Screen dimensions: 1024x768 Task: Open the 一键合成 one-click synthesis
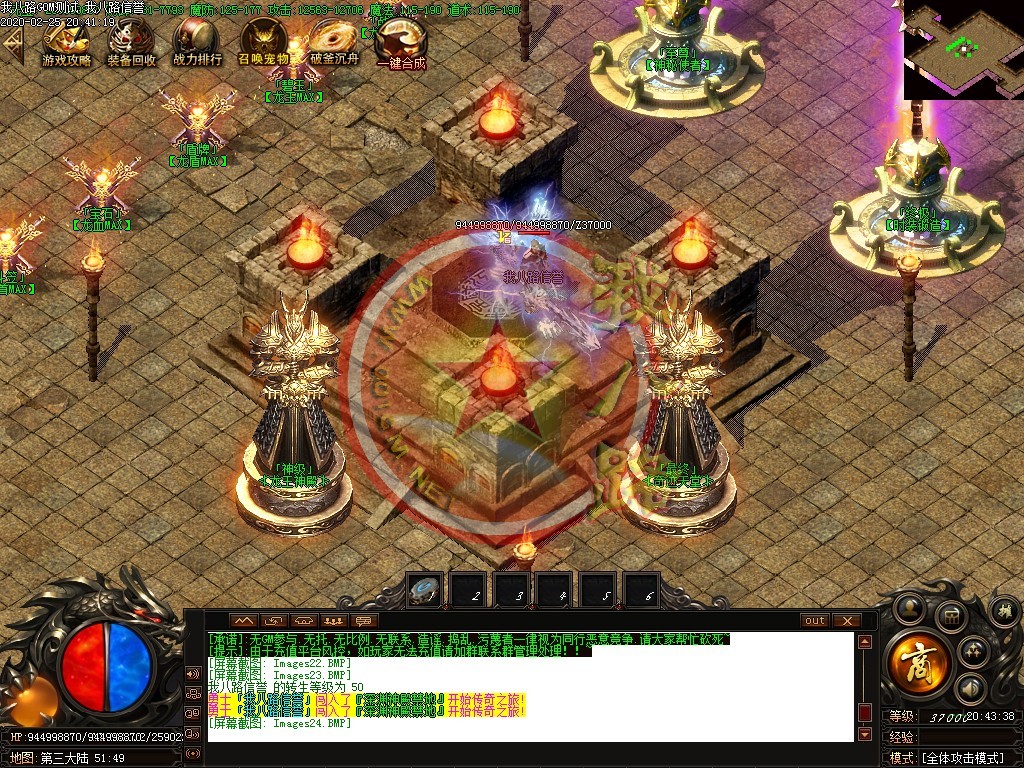[400, 44]
